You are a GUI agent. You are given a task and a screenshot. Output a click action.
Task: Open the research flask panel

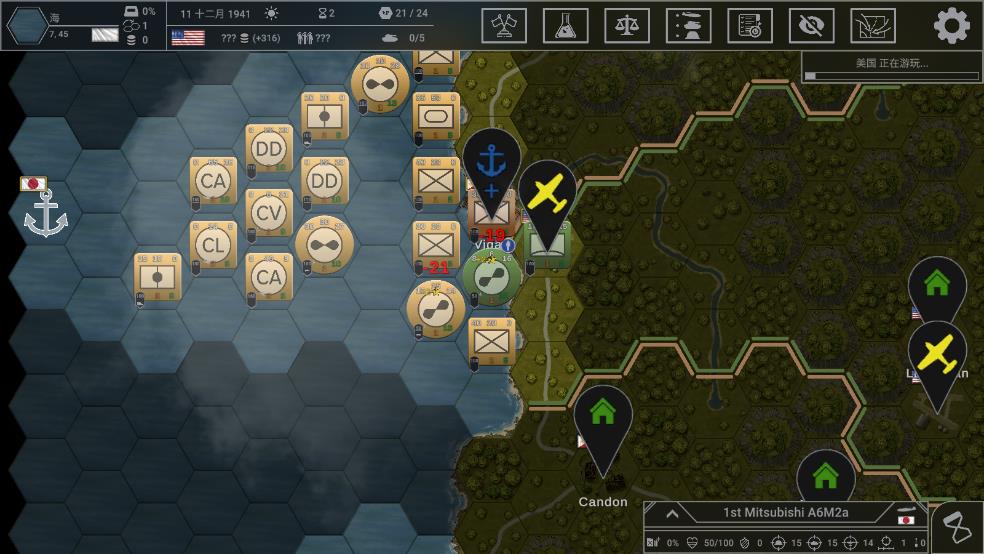point(565,25)
